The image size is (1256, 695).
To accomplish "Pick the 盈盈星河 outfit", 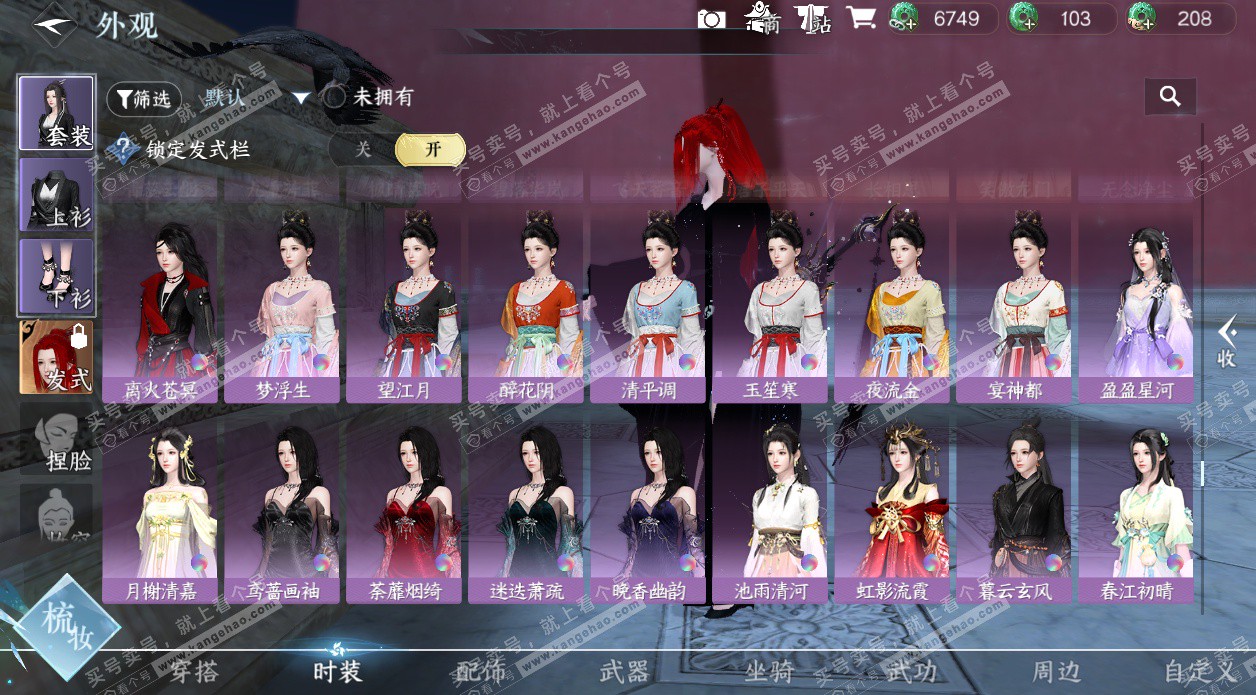I will 1136,310.
